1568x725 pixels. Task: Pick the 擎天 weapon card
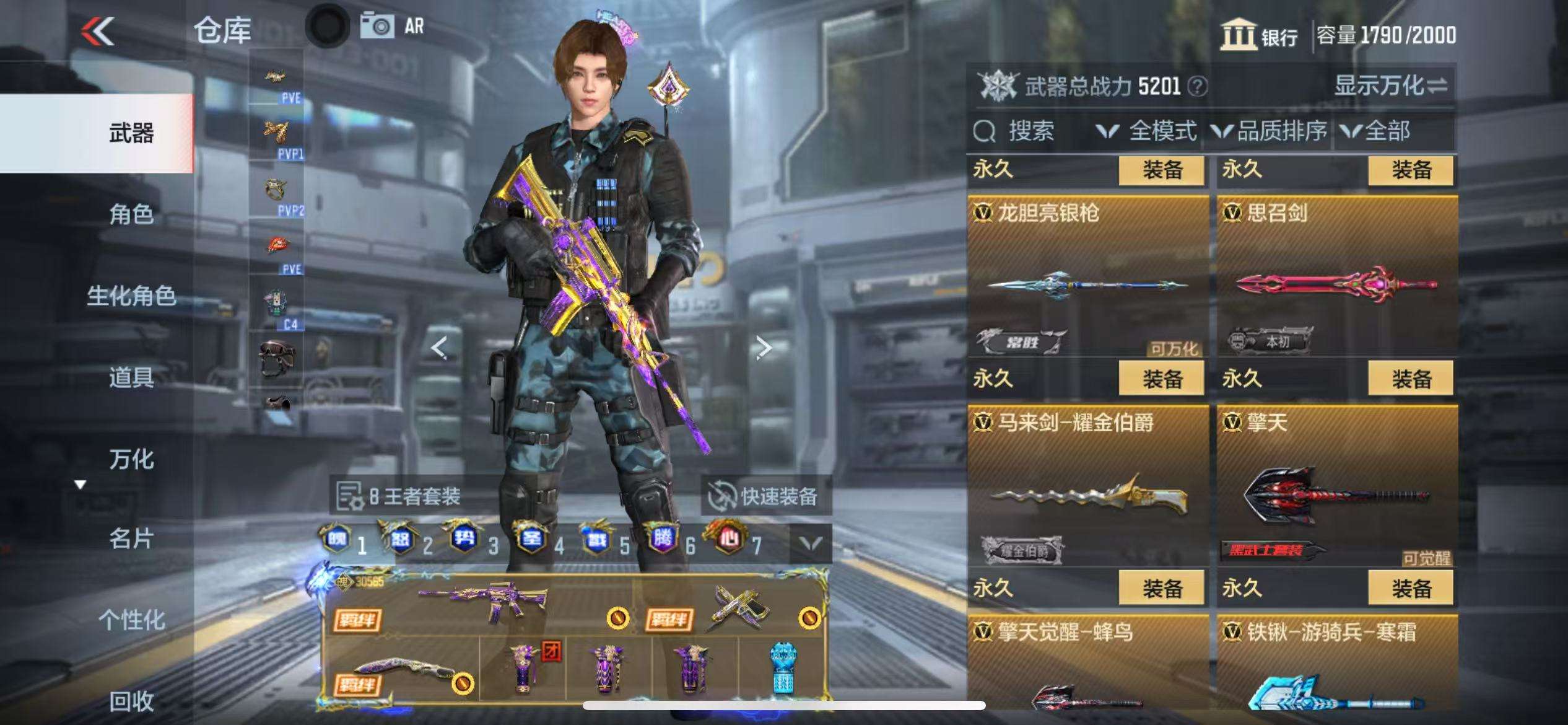(x=1336, y=490)
